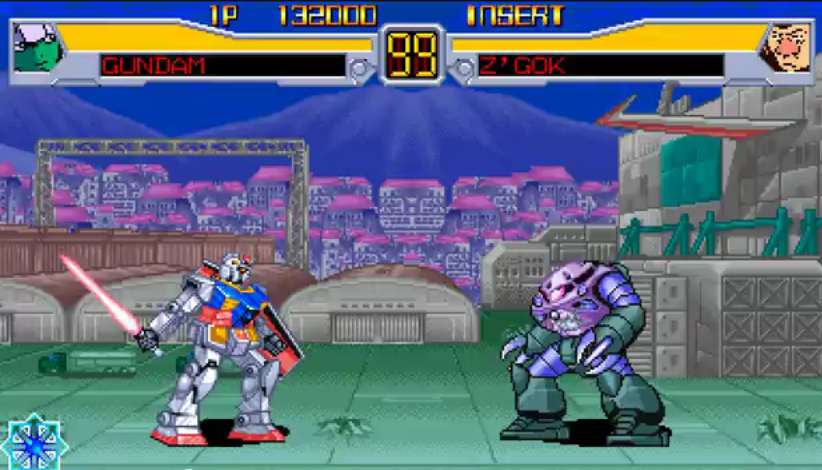Click the blue snowflake emblem icon
822x470 pixels.
[x=33, y=441]
